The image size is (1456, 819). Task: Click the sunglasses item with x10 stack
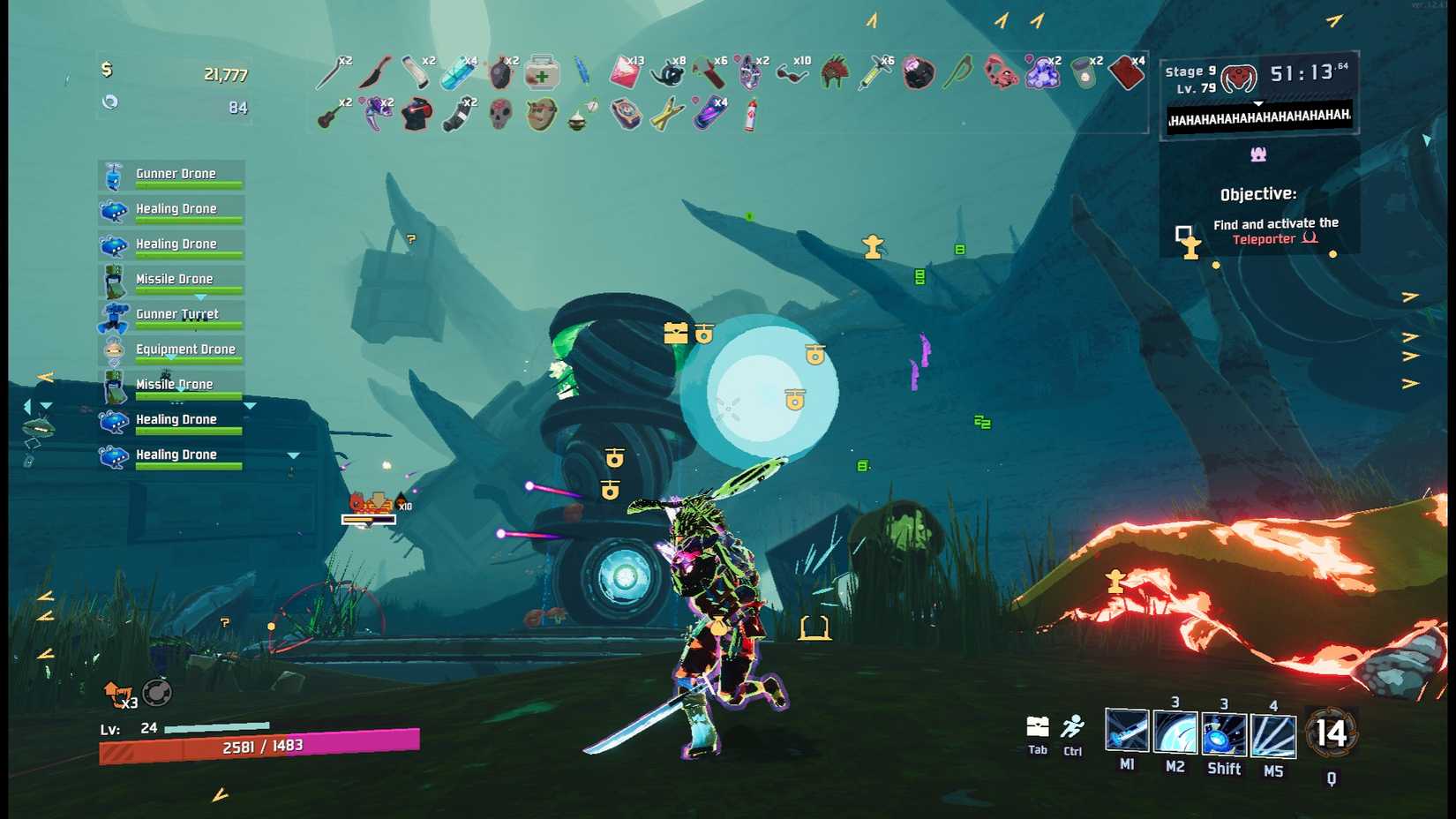click(792, 73)
